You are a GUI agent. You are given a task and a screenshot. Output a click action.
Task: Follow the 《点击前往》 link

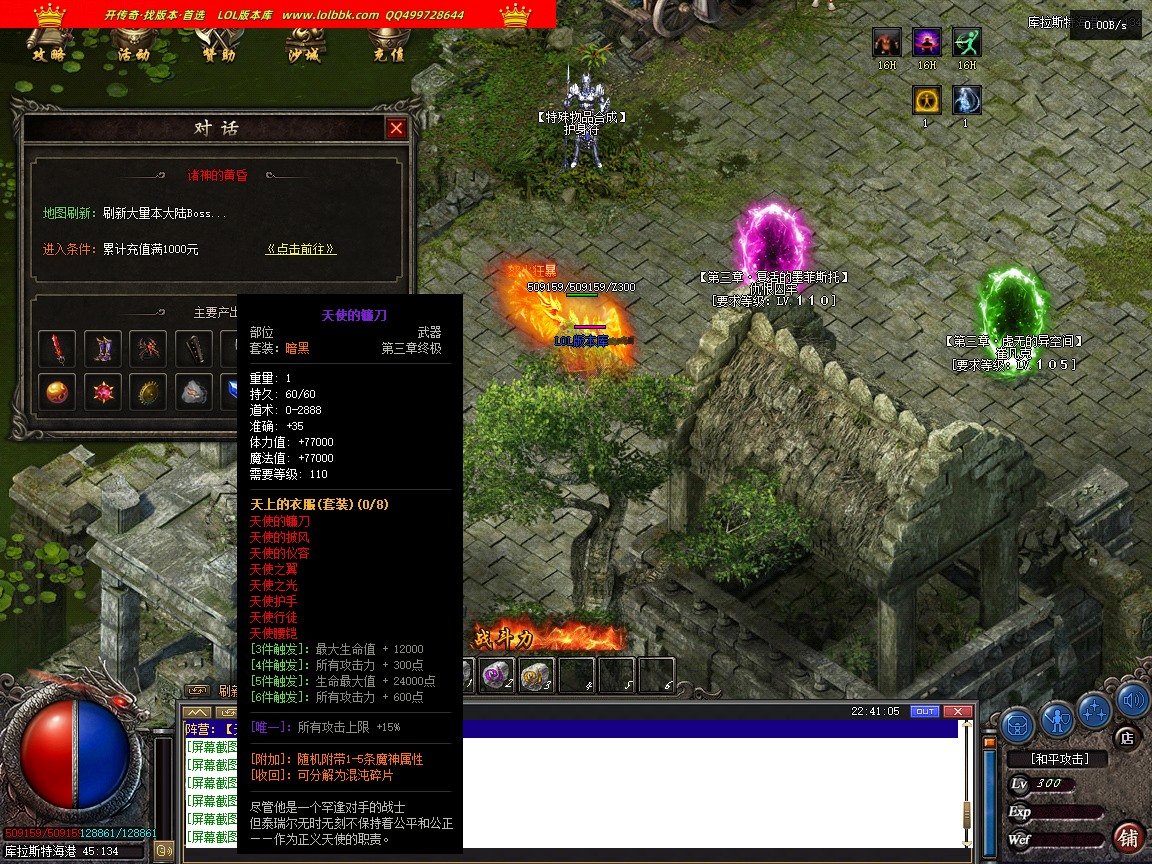click(x=300, y=249)
